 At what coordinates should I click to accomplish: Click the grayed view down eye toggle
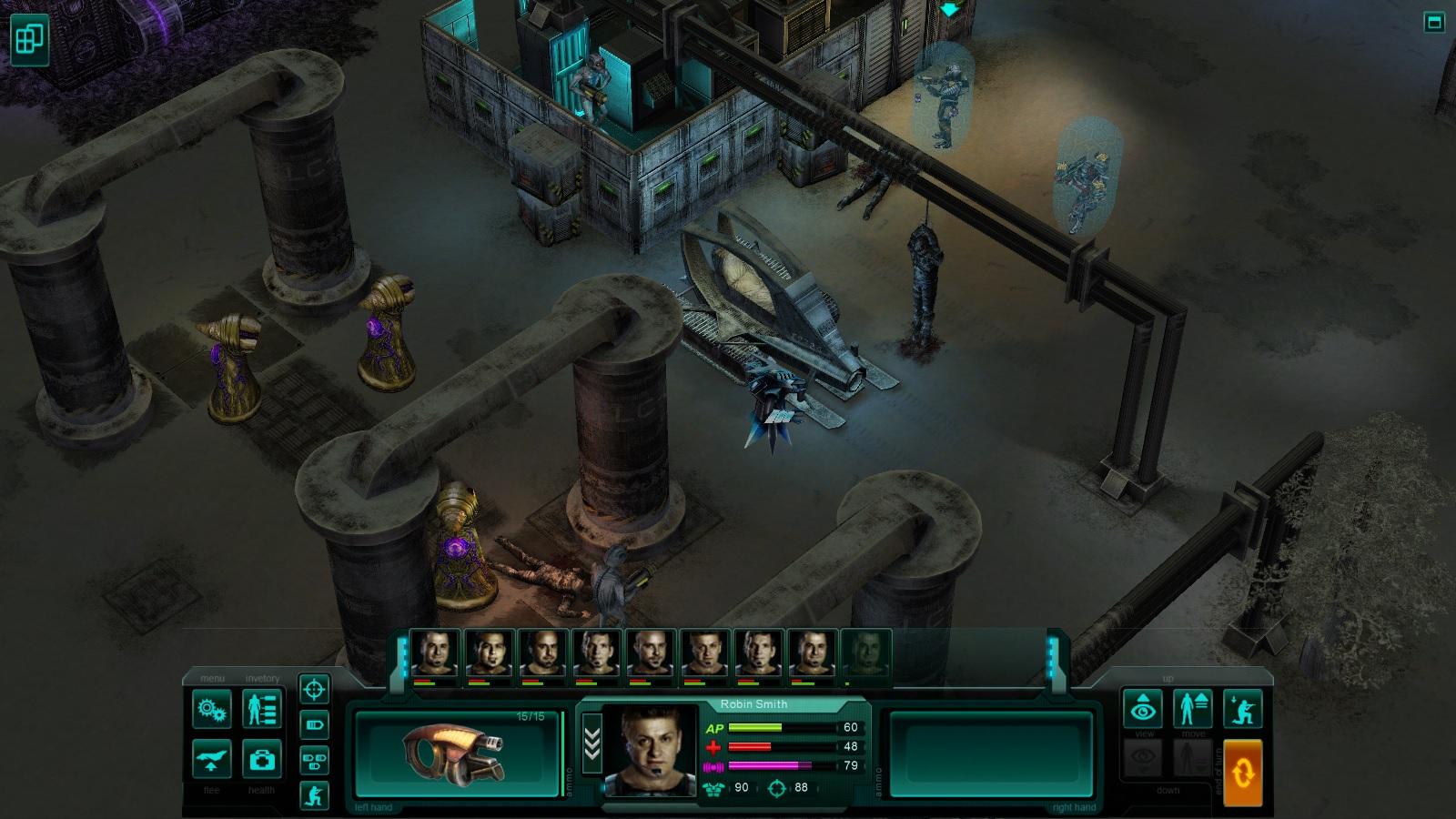tap(1145, 757)
